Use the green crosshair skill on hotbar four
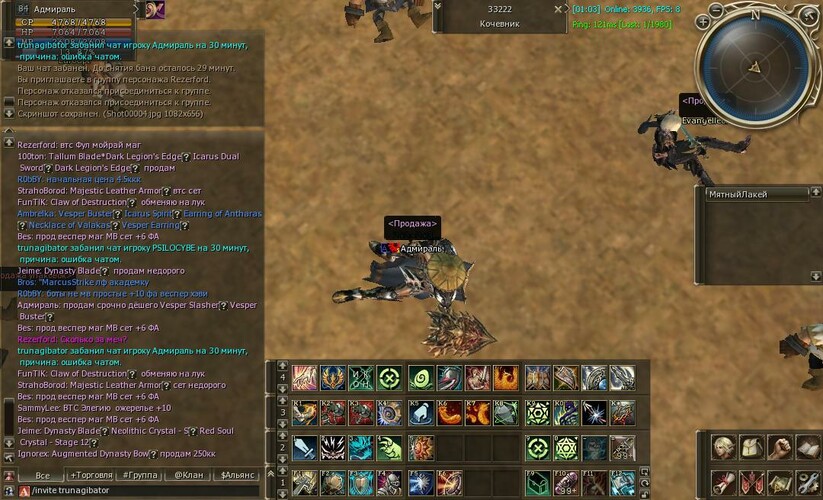 click(391, 378)
